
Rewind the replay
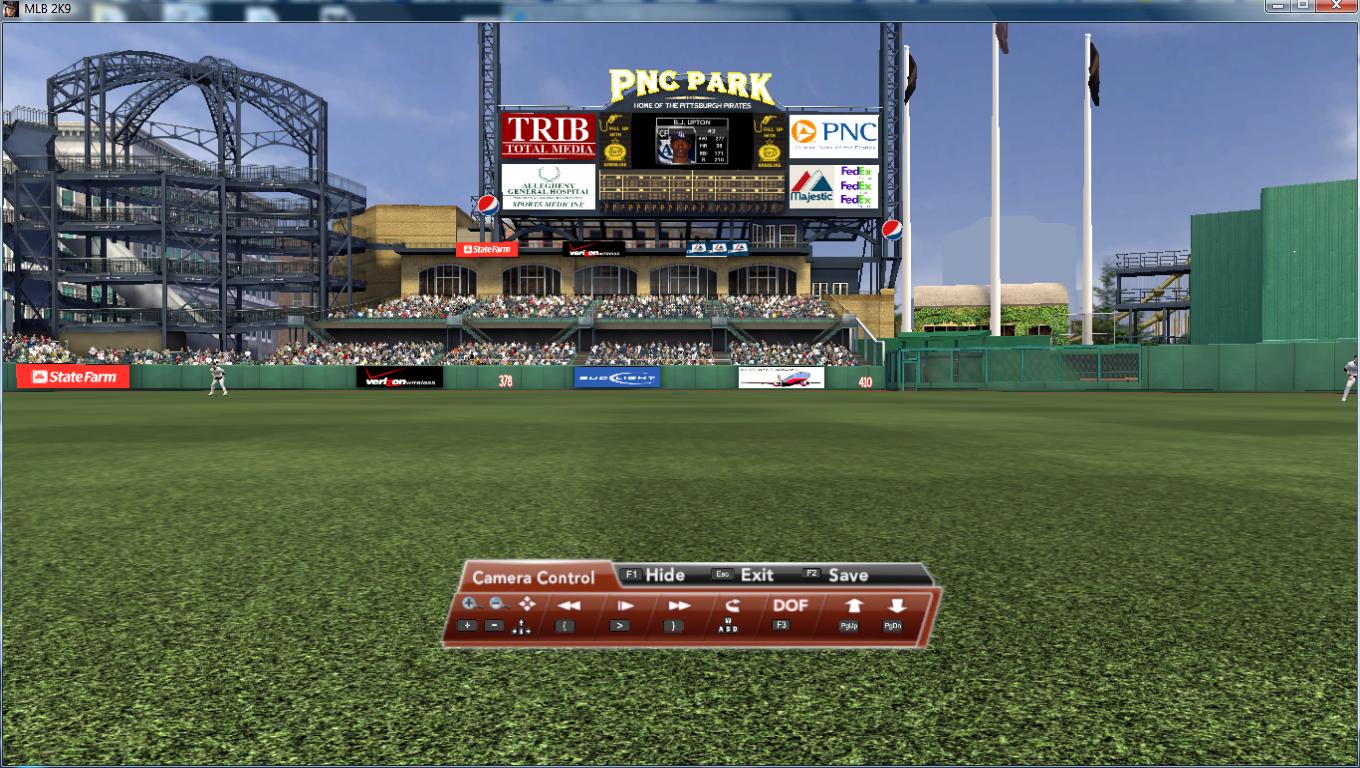click(569, 605)
